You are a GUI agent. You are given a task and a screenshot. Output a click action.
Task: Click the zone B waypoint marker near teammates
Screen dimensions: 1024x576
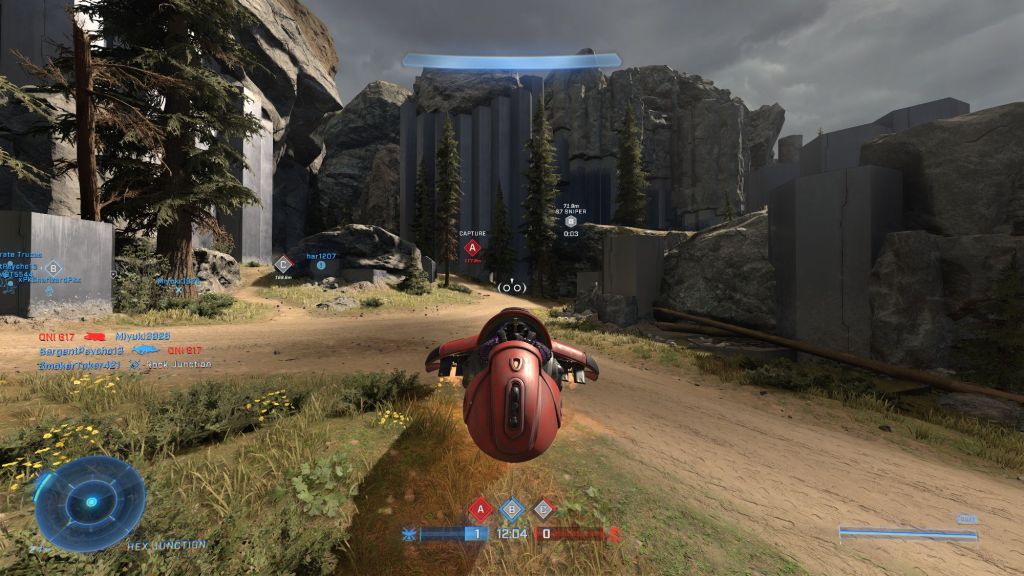click(x=53, y=267)
